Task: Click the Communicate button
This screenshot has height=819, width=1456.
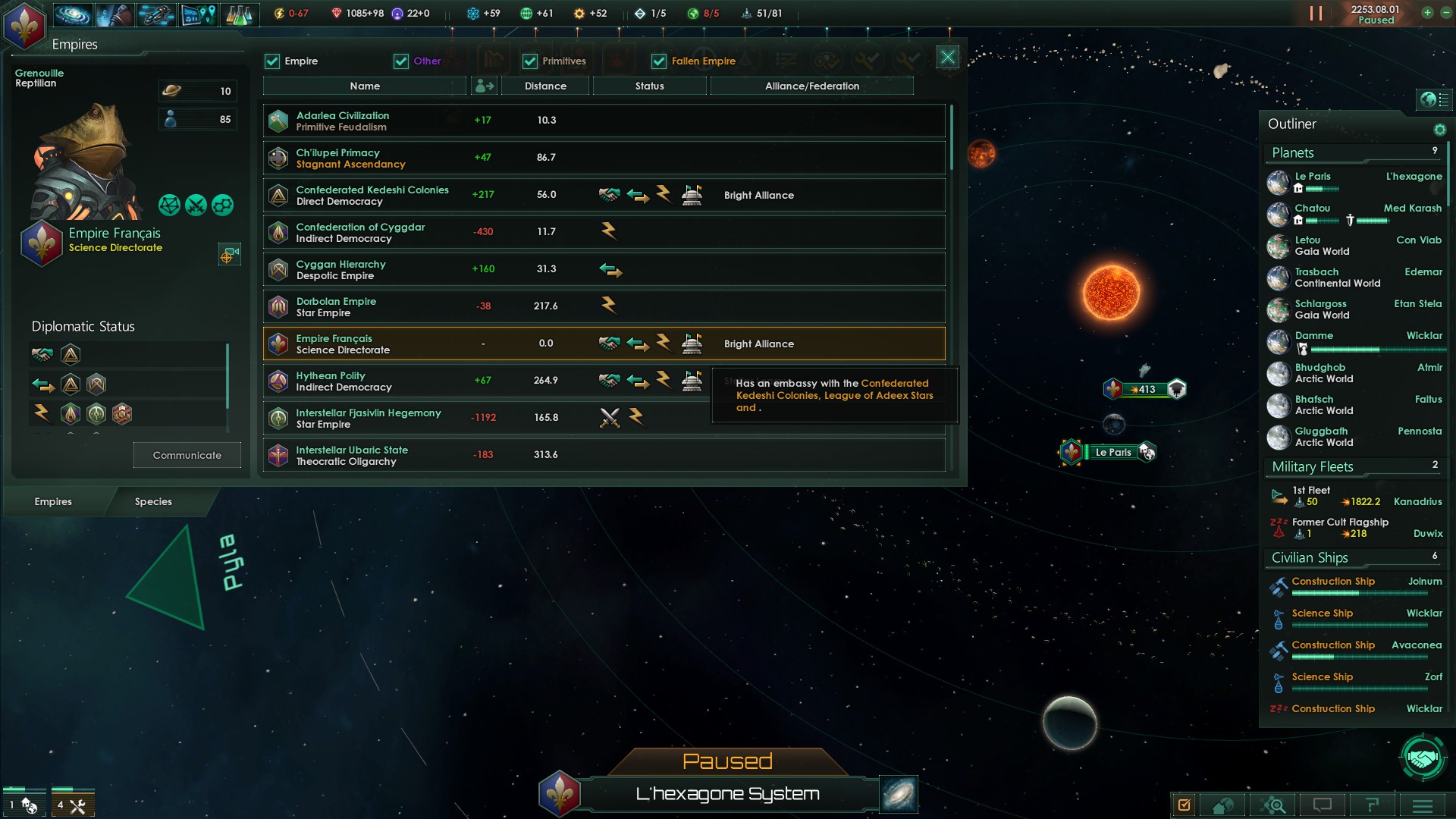Action: click(x=187, y=455)
